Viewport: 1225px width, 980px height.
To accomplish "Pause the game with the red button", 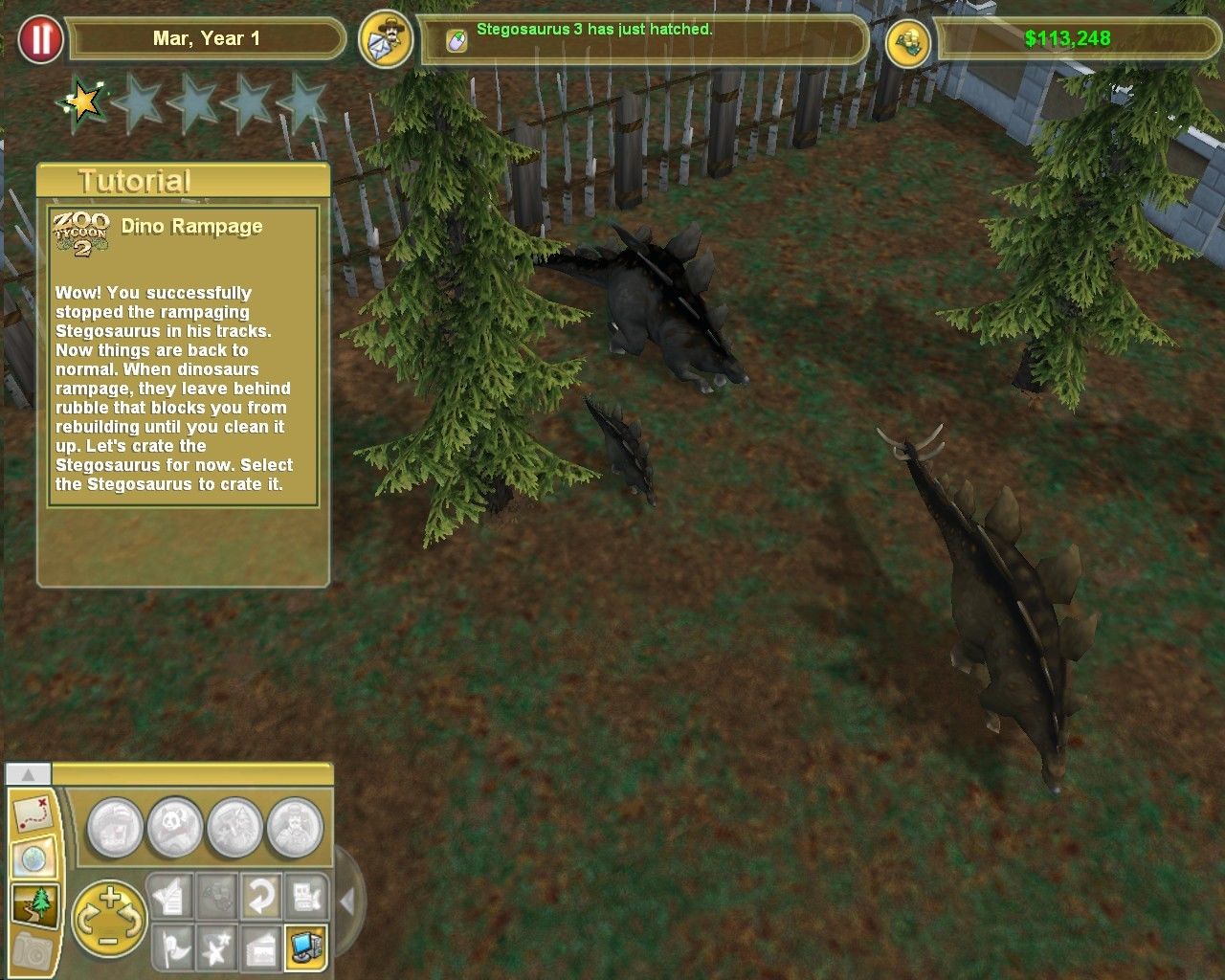I will tap(40, 39).
